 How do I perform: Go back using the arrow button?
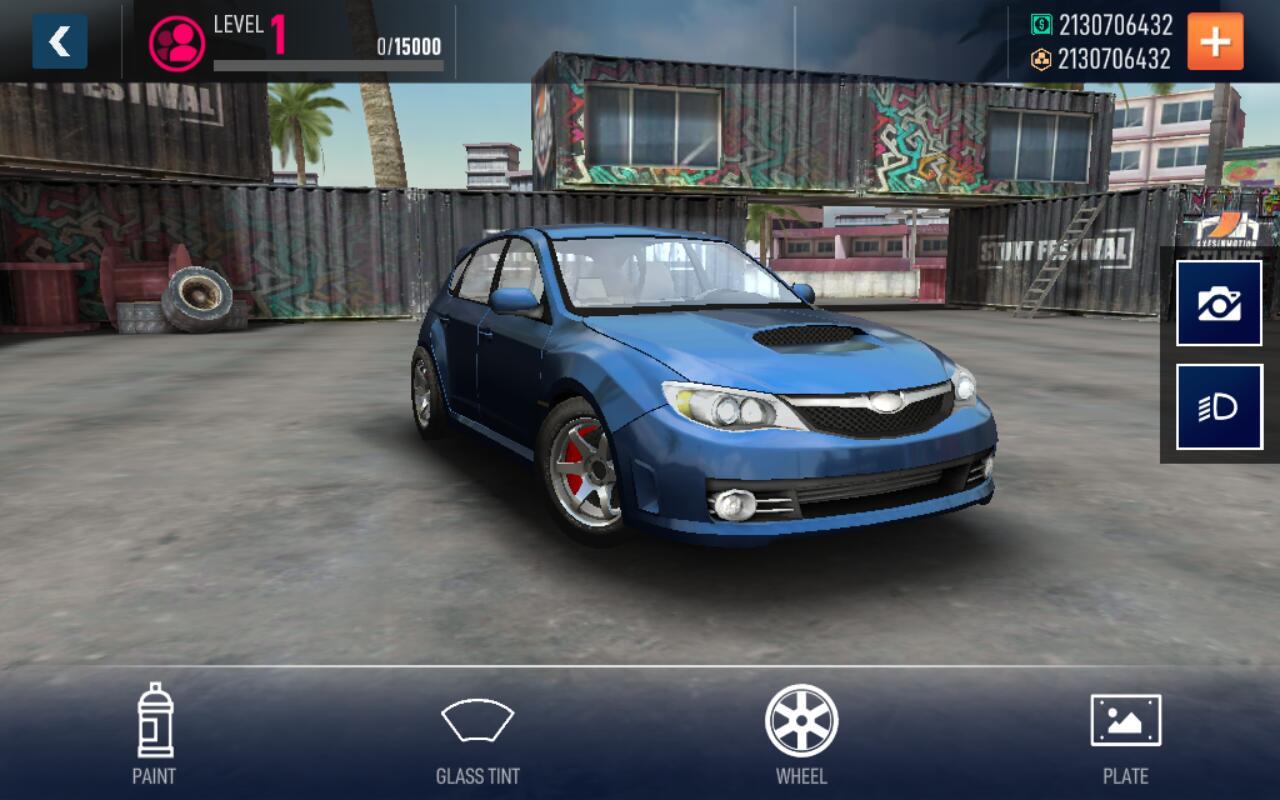click(x=59, y=42)
